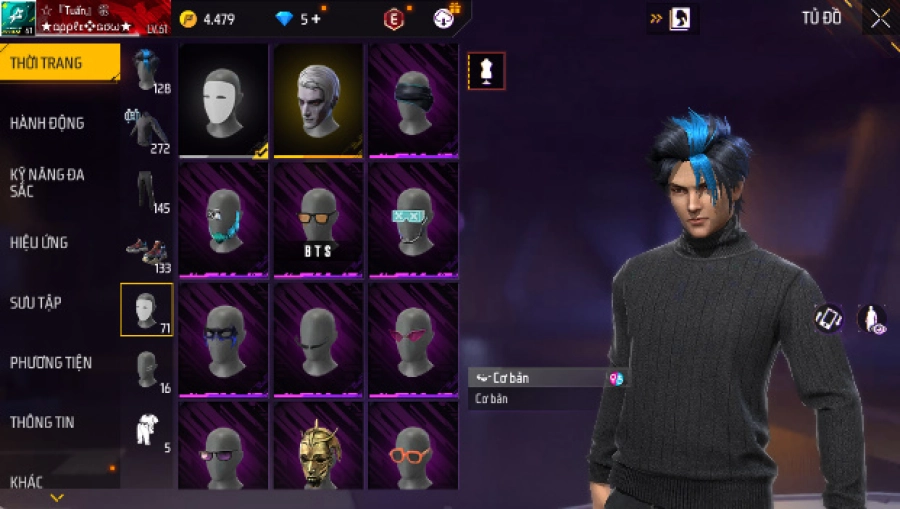The height and width of the screenshot is (509, 900).
Task: Choose the orange round glasses
Action: (413, 448)
